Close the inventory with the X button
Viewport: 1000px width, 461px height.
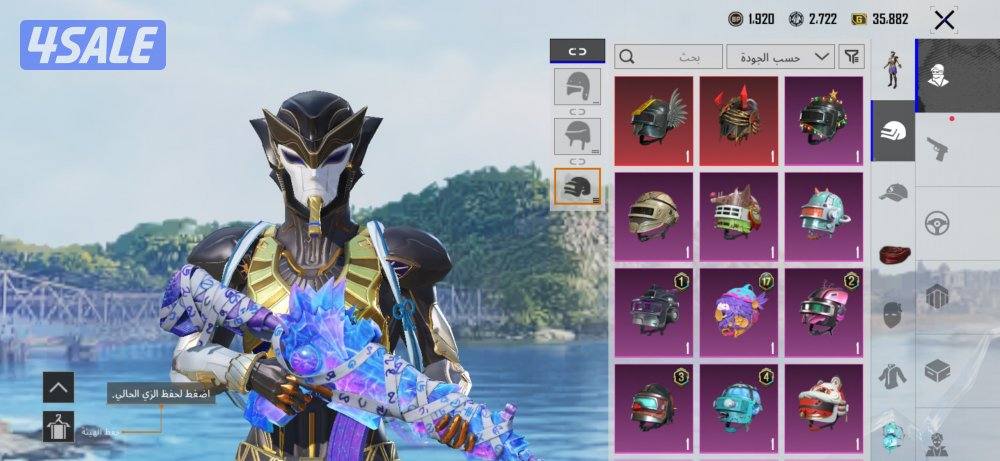pyautogui.click(x=943, y=19)
